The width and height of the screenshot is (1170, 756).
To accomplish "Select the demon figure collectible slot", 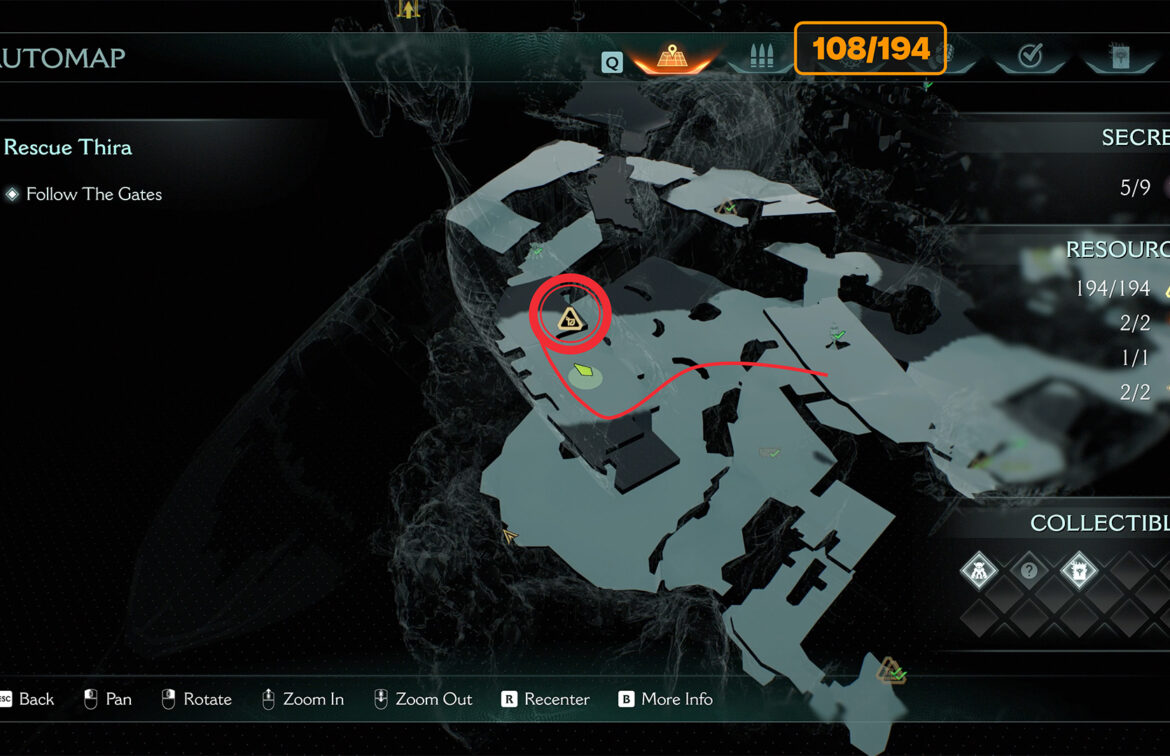I will [x=978, y=572].
